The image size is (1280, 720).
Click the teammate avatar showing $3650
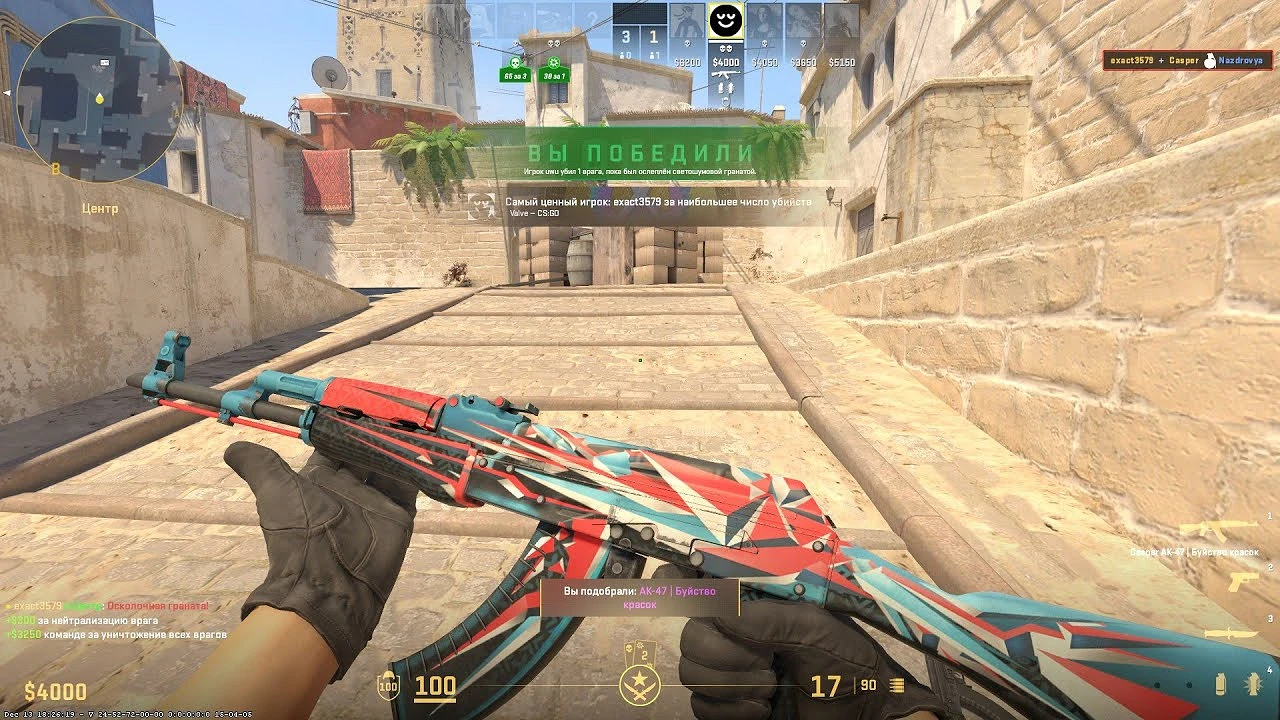point(802,22)
